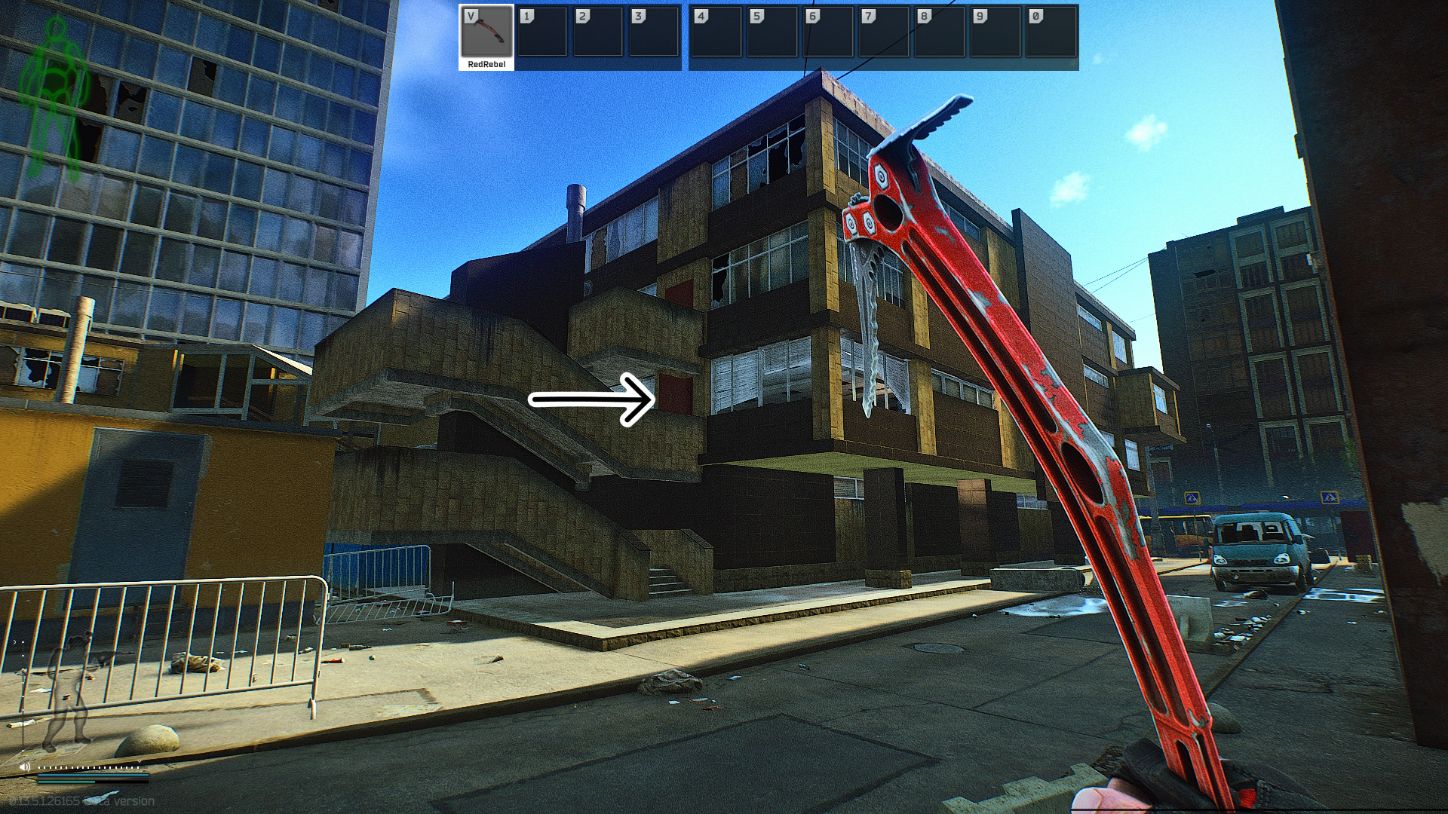This screenshot has width=1448, height=814.
Task: Choose quick slot number 1
Action: point(542,32)
